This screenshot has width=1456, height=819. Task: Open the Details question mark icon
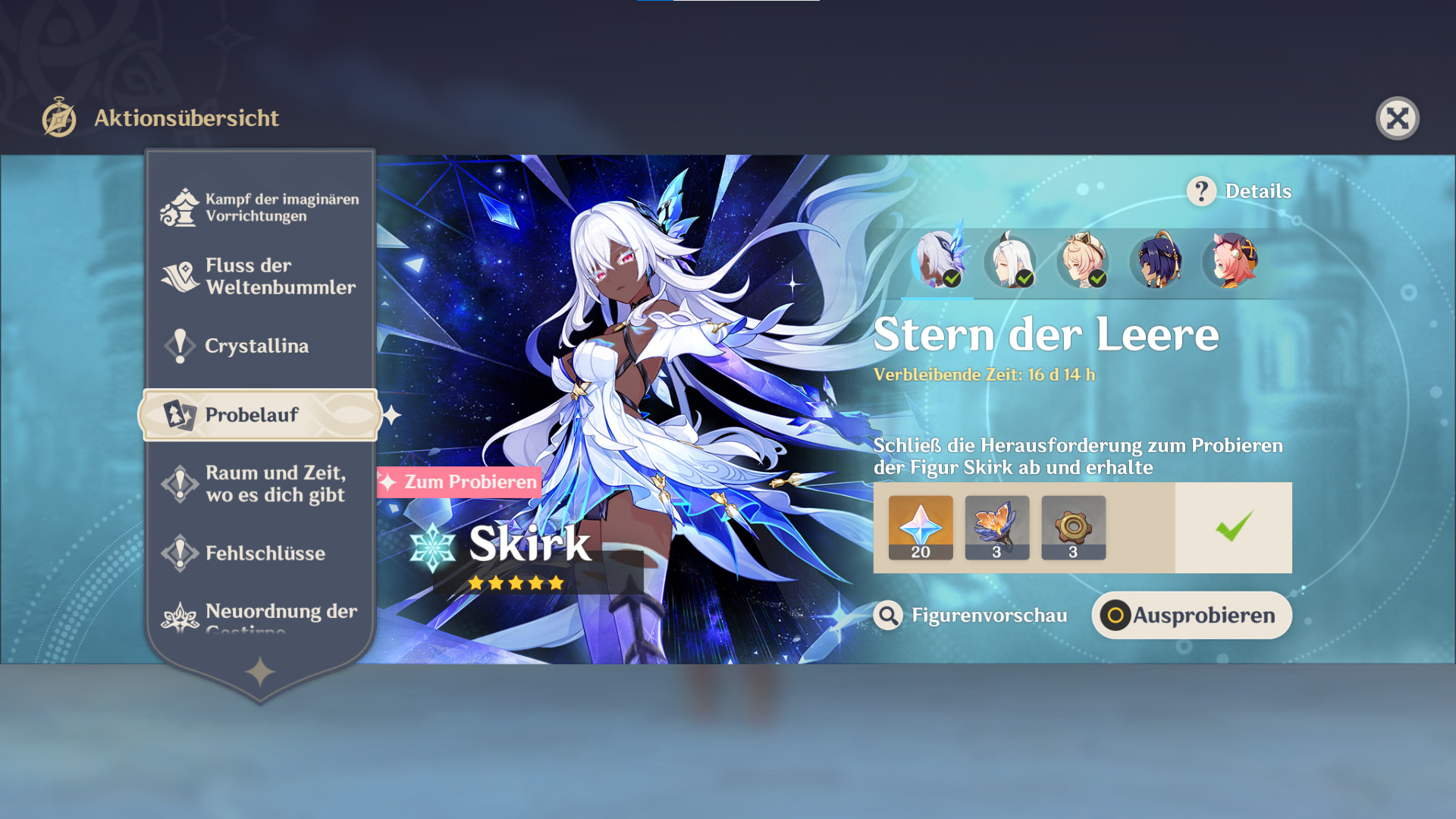1200,191
